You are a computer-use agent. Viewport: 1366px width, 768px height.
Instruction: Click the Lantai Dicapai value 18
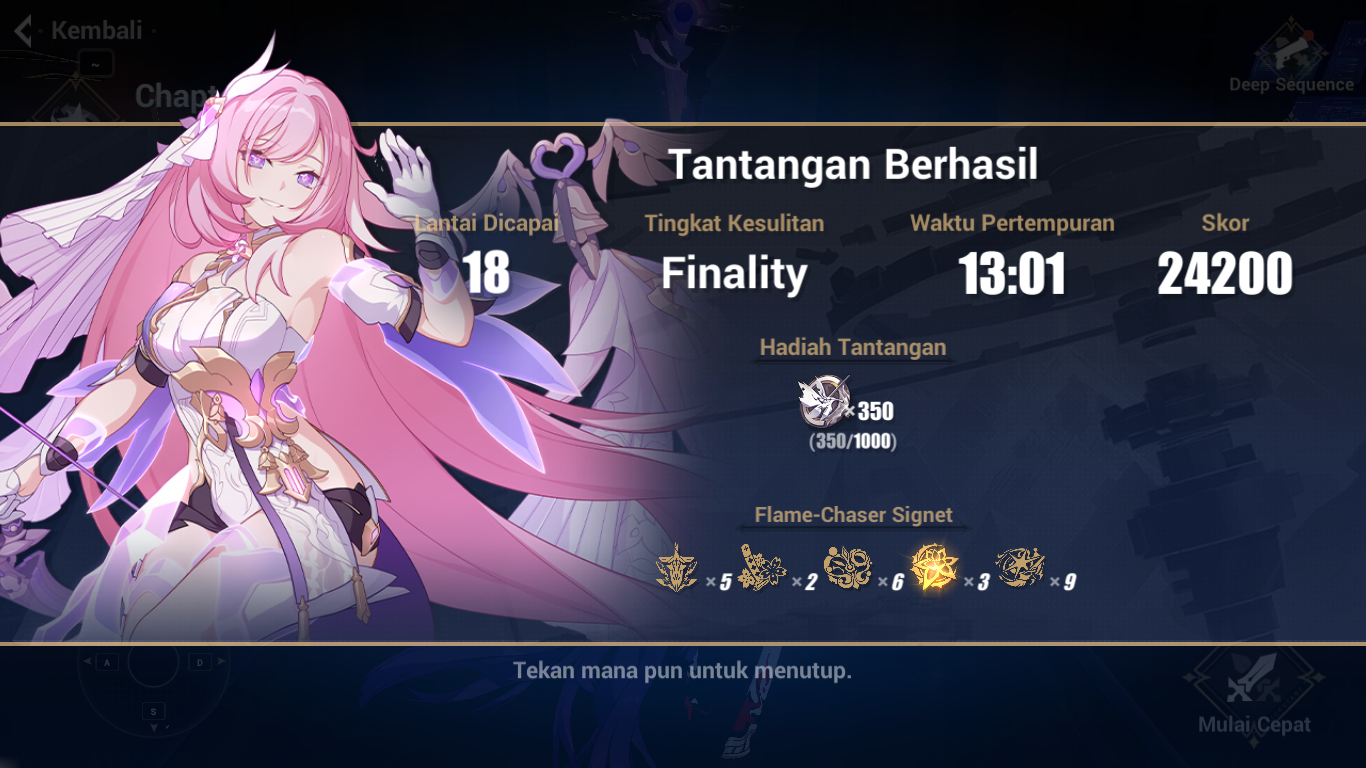coord(487,270)
